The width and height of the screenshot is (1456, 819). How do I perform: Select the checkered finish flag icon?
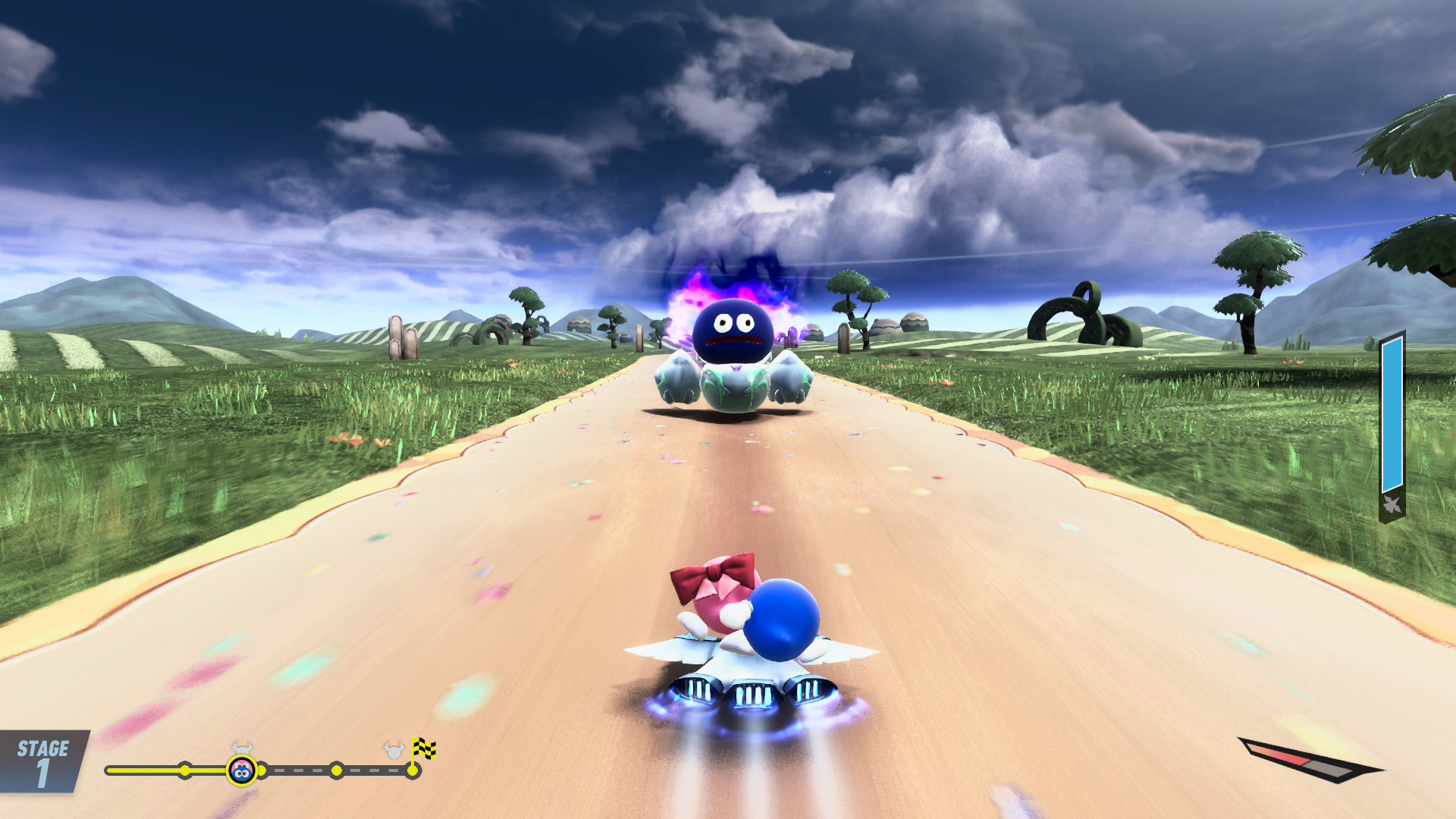tap(423, 749)
